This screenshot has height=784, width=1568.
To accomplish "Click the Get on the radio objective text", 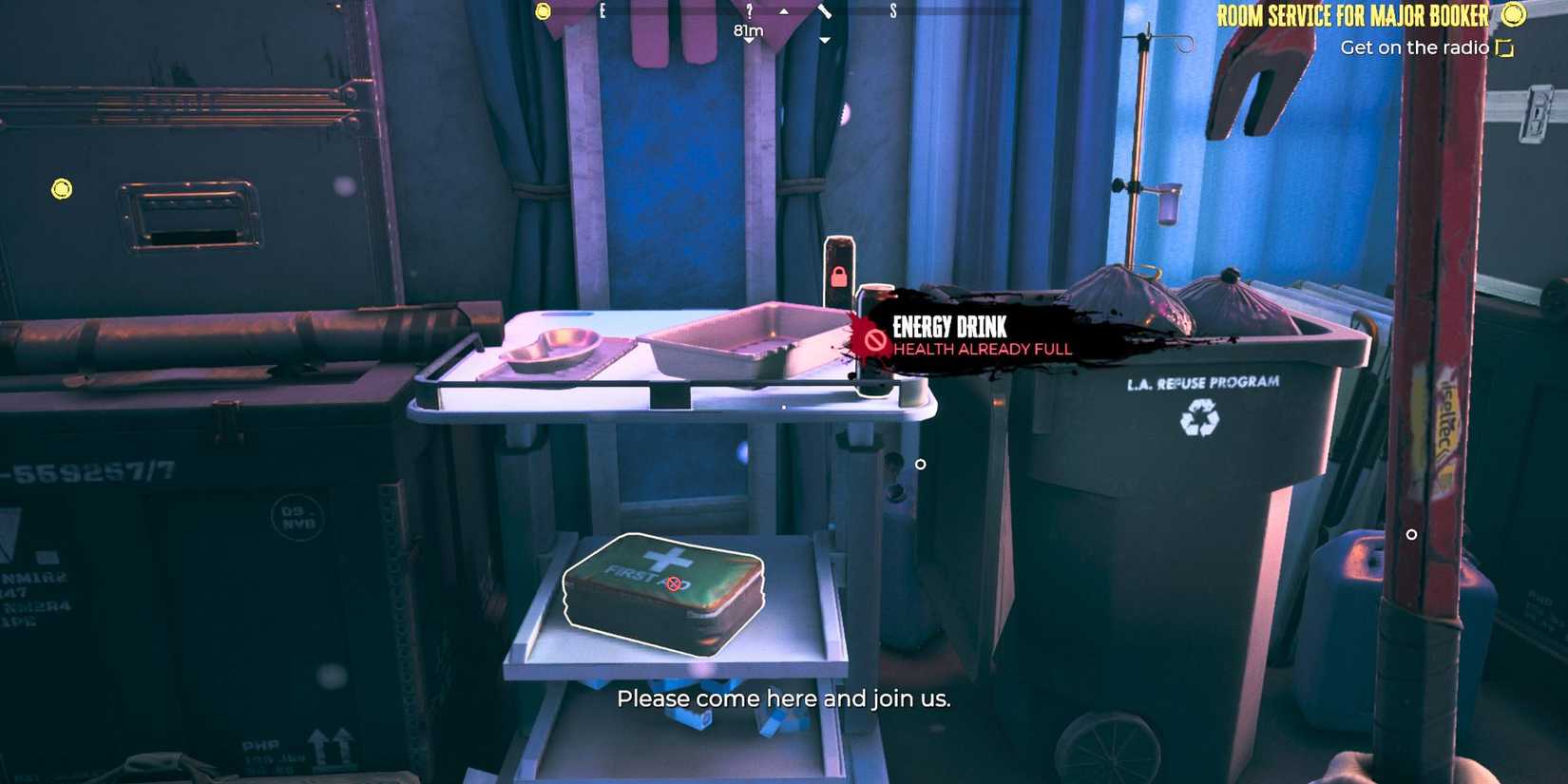I will pos(1416,47).
